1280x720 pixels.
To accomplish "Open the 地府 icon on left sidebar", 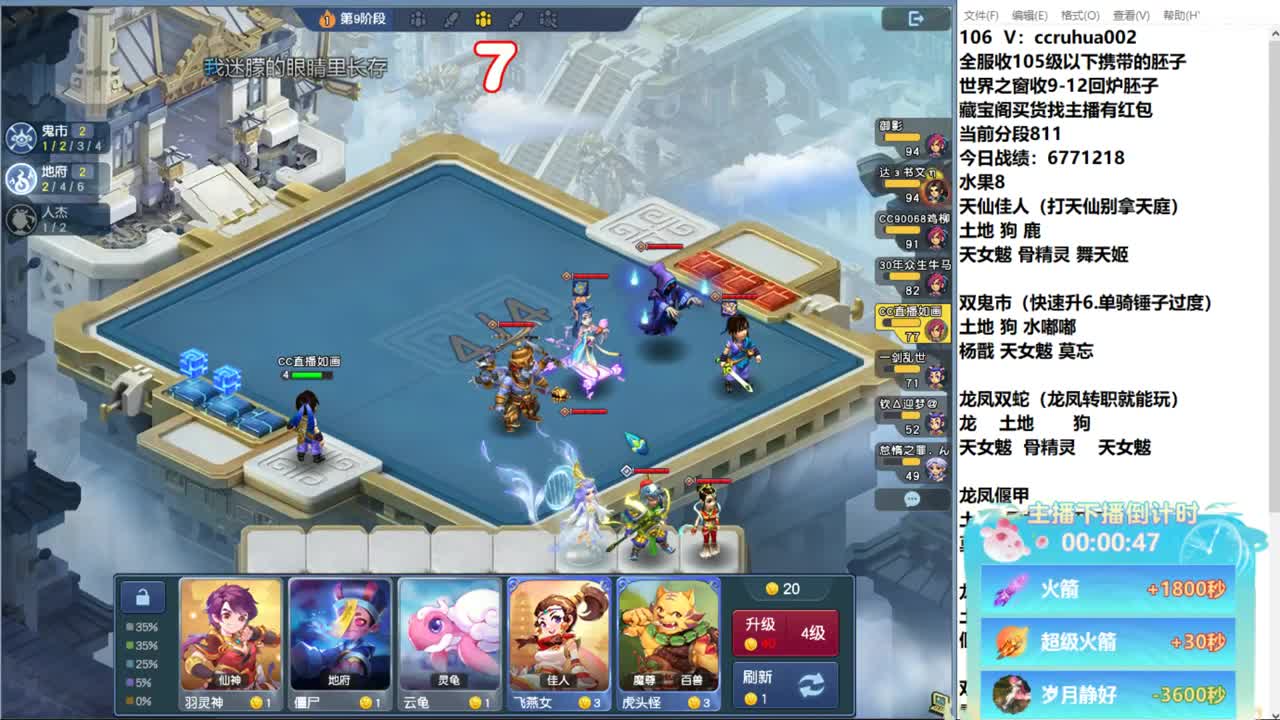I will [22, 178].
